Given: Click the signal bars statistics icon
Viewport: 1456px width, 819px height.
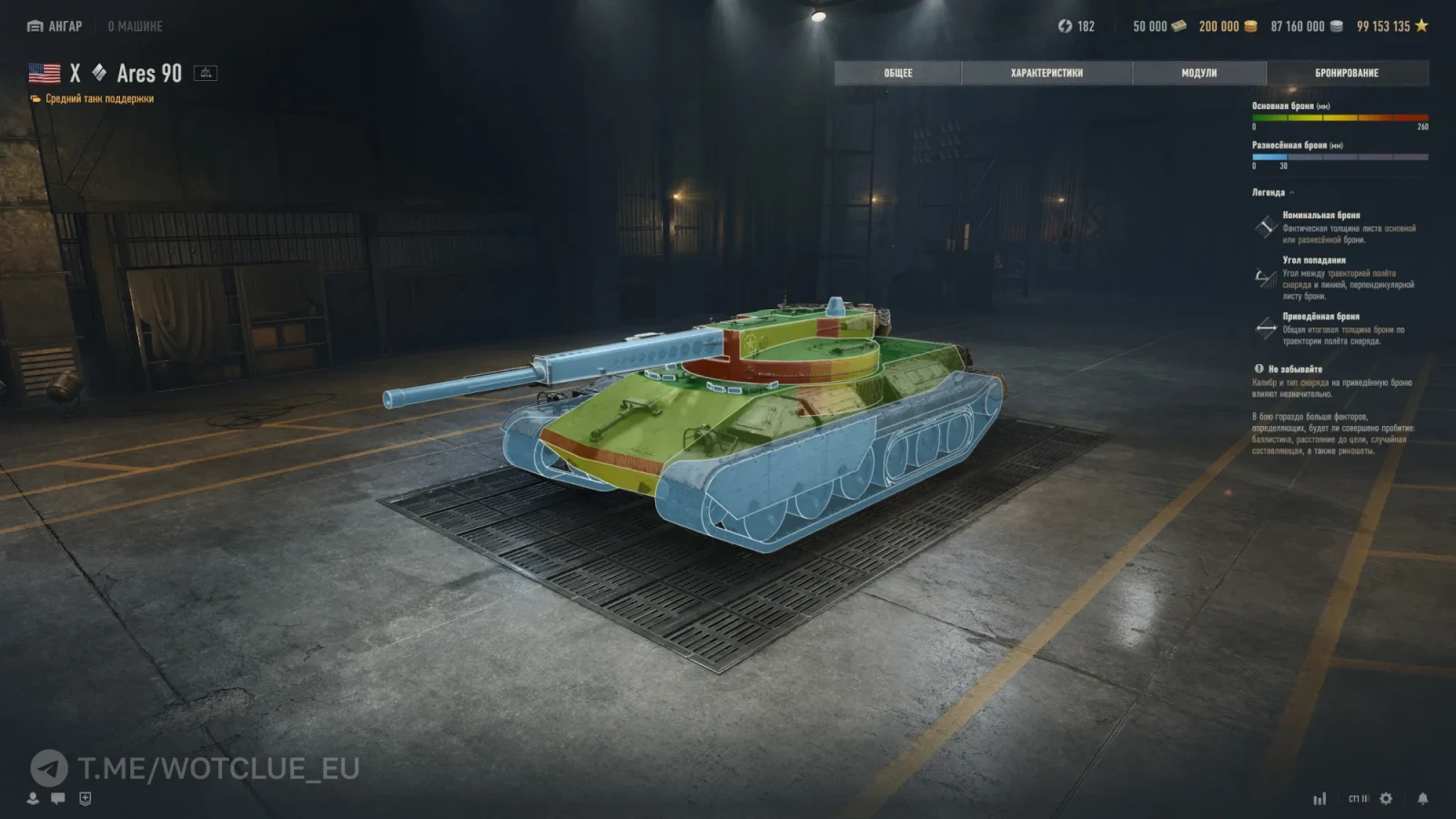Looking at the screenshot, I should pyautogui.click(x=1319, y=798).
